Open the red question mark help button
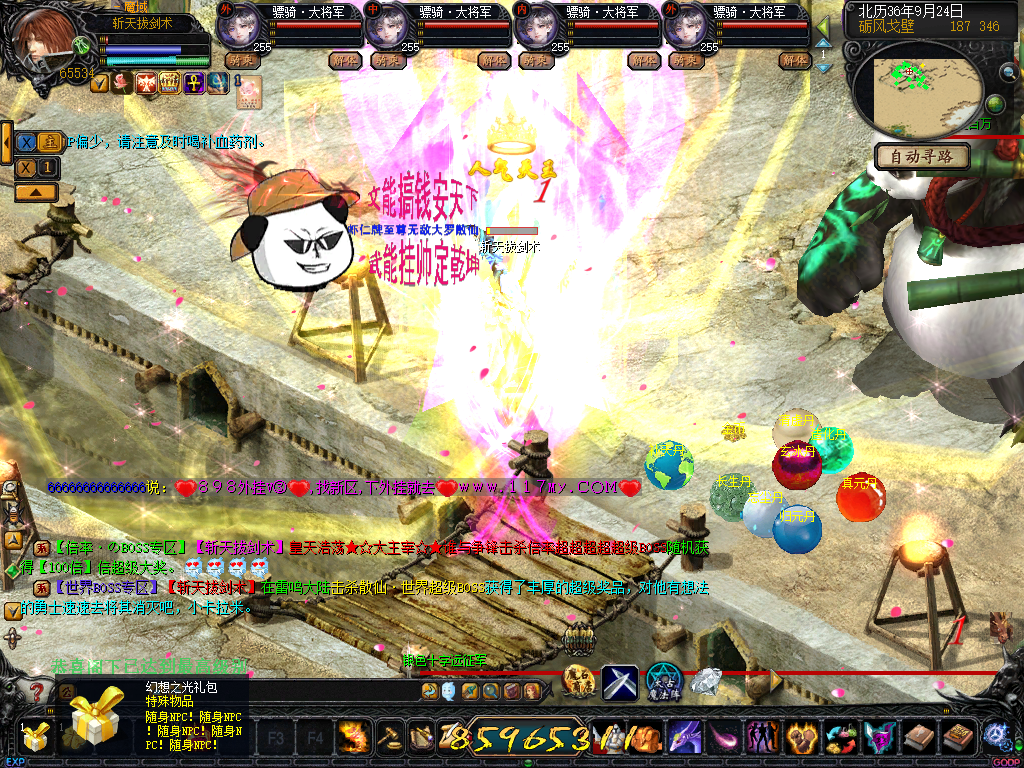 (x=37, y=692)
